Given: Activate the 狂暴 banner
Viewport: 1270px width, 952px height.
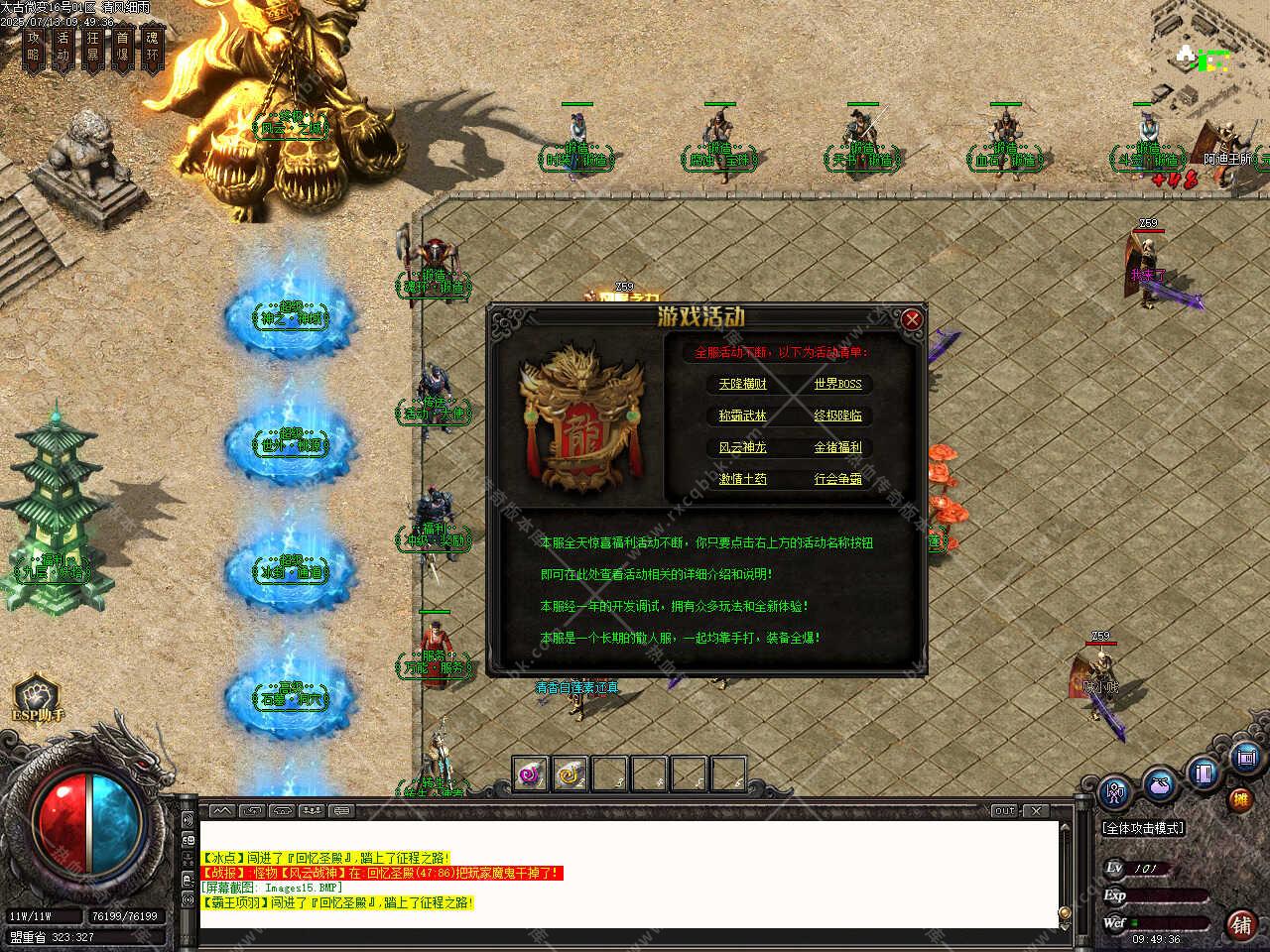Looking at the screenshot, I should (x=93, y=47).
